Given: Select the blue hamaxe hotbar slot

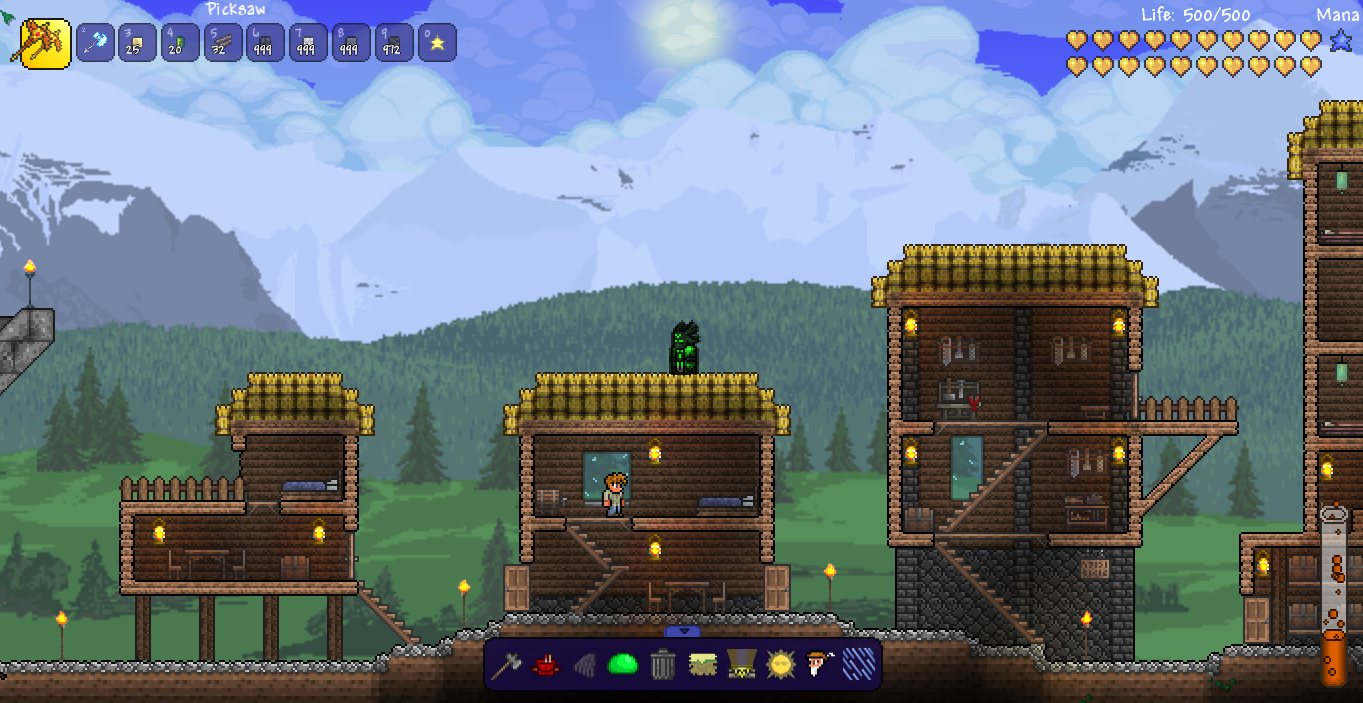Looking at the screenshot, I should pos(95,43).
